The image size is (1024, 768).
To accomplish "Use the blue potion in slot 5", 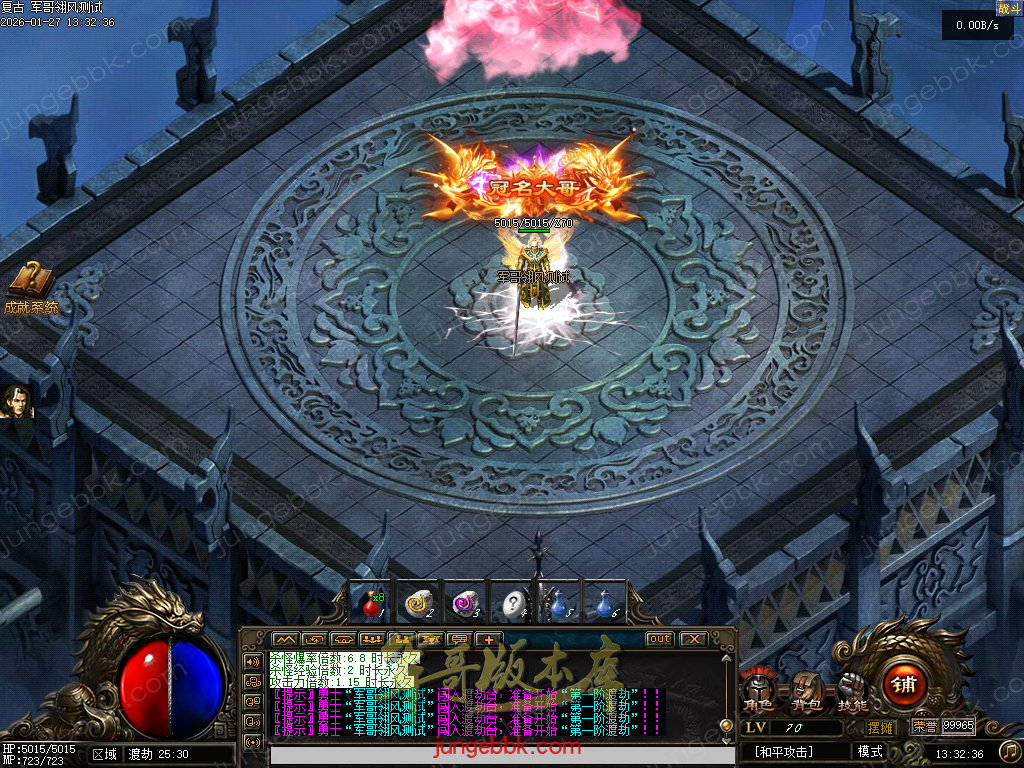I will coord(559,604).
